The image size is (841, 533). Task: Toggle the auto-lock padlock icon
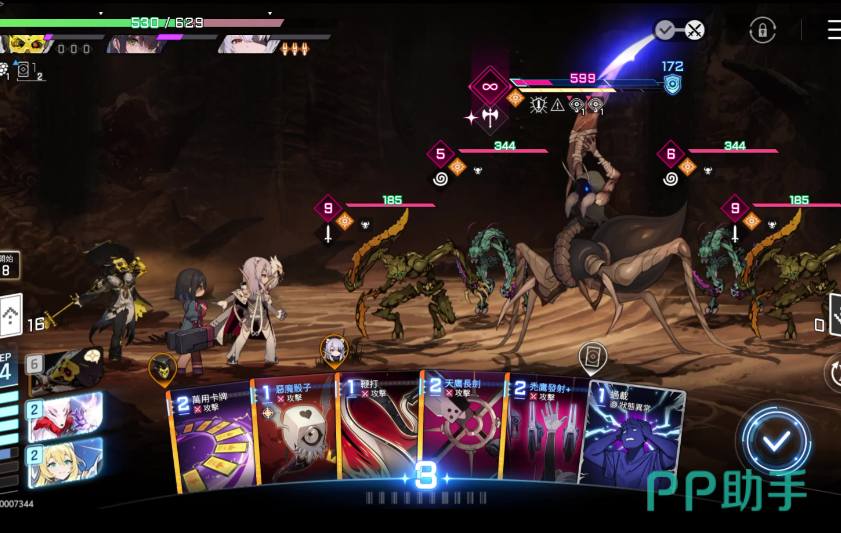click(762, 30)
